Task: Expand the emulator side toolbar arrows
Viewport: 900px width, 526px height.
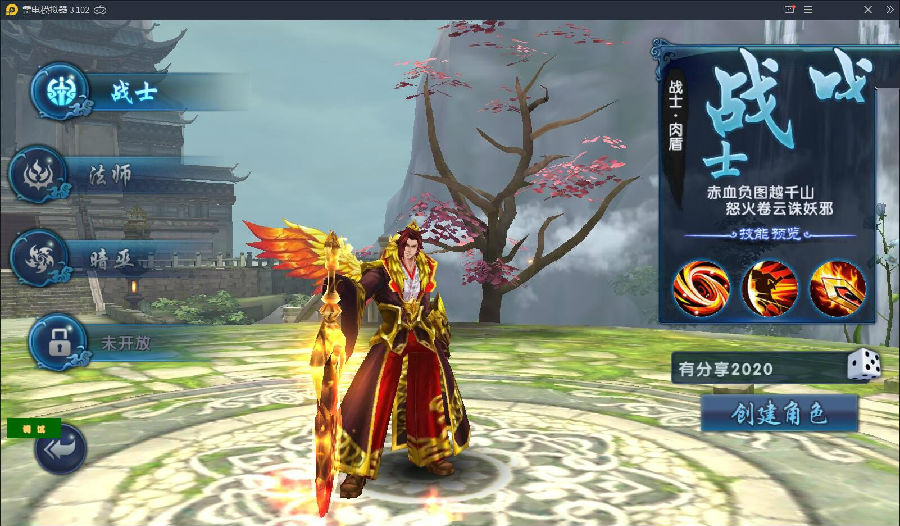Action: pyautogui.click(x=889, y=9)
